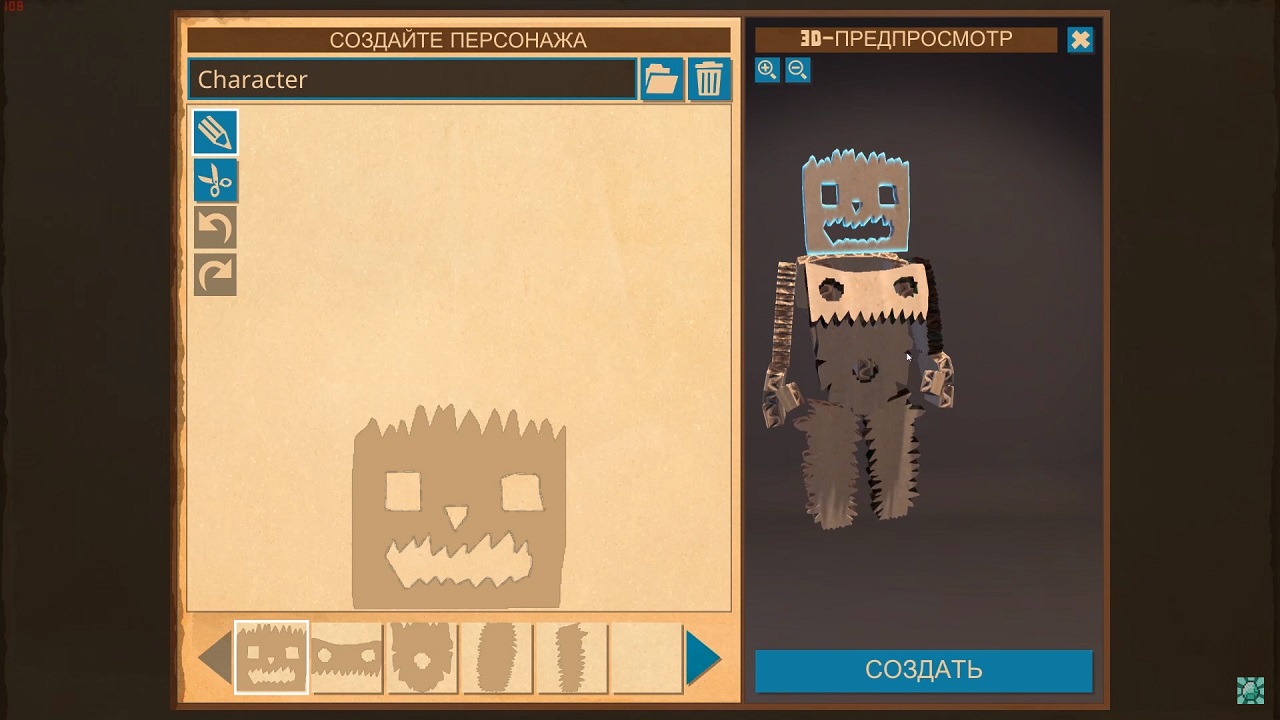The image size is (1280, 720).
Task: Select the jagged oval limb thumbnail
Action: tap(497, 658)
